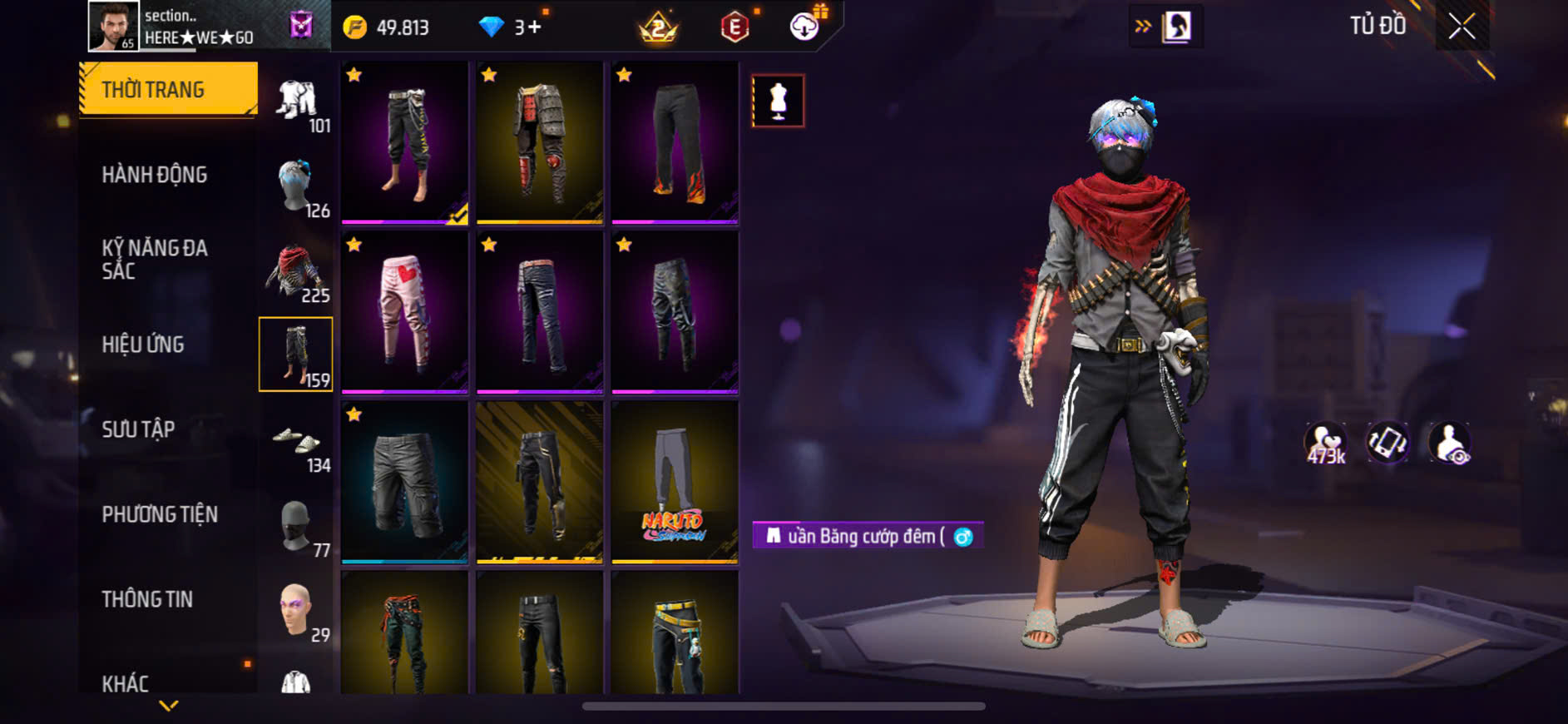Switch to the PHƯƠNG TIỆN tab

click(160, 514)
